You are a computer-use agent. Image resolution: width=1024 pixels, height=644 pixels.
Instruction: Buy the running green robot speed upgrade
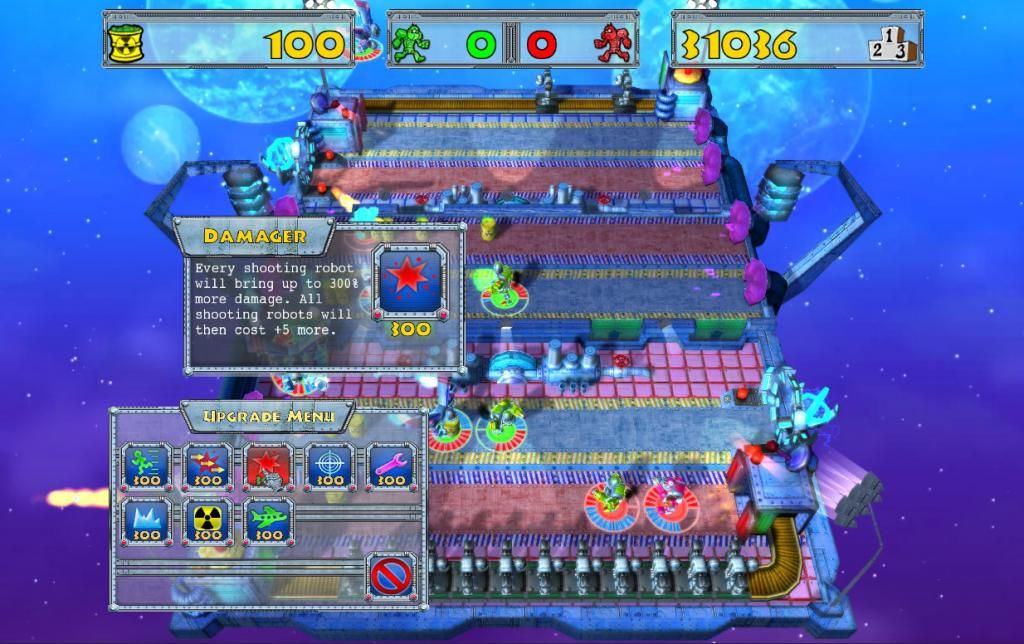(x=146, y=467)
